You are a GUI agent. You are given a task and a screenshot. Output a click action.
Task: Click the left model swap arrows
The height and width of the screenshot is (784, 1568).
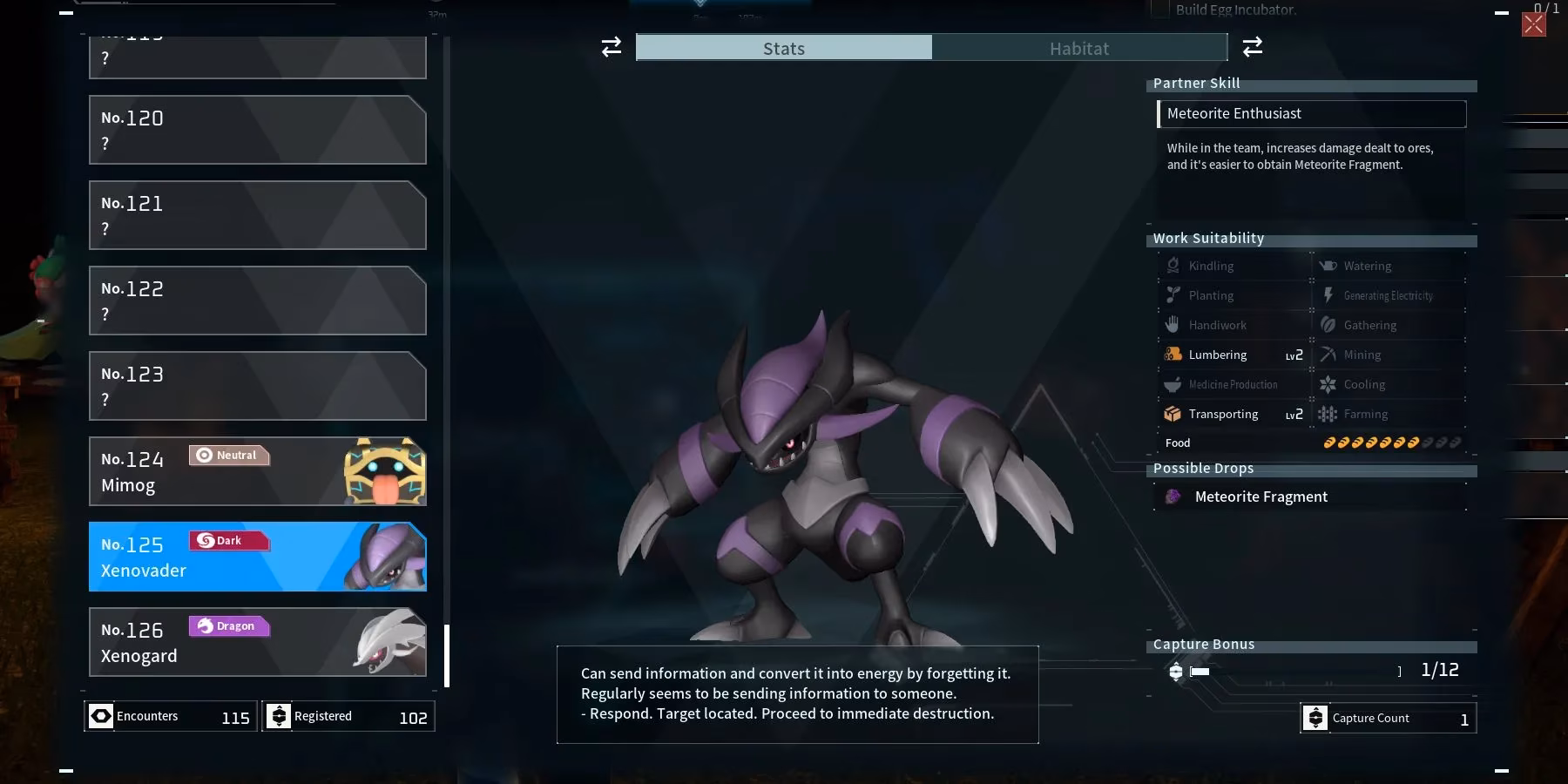pos(611,47)
